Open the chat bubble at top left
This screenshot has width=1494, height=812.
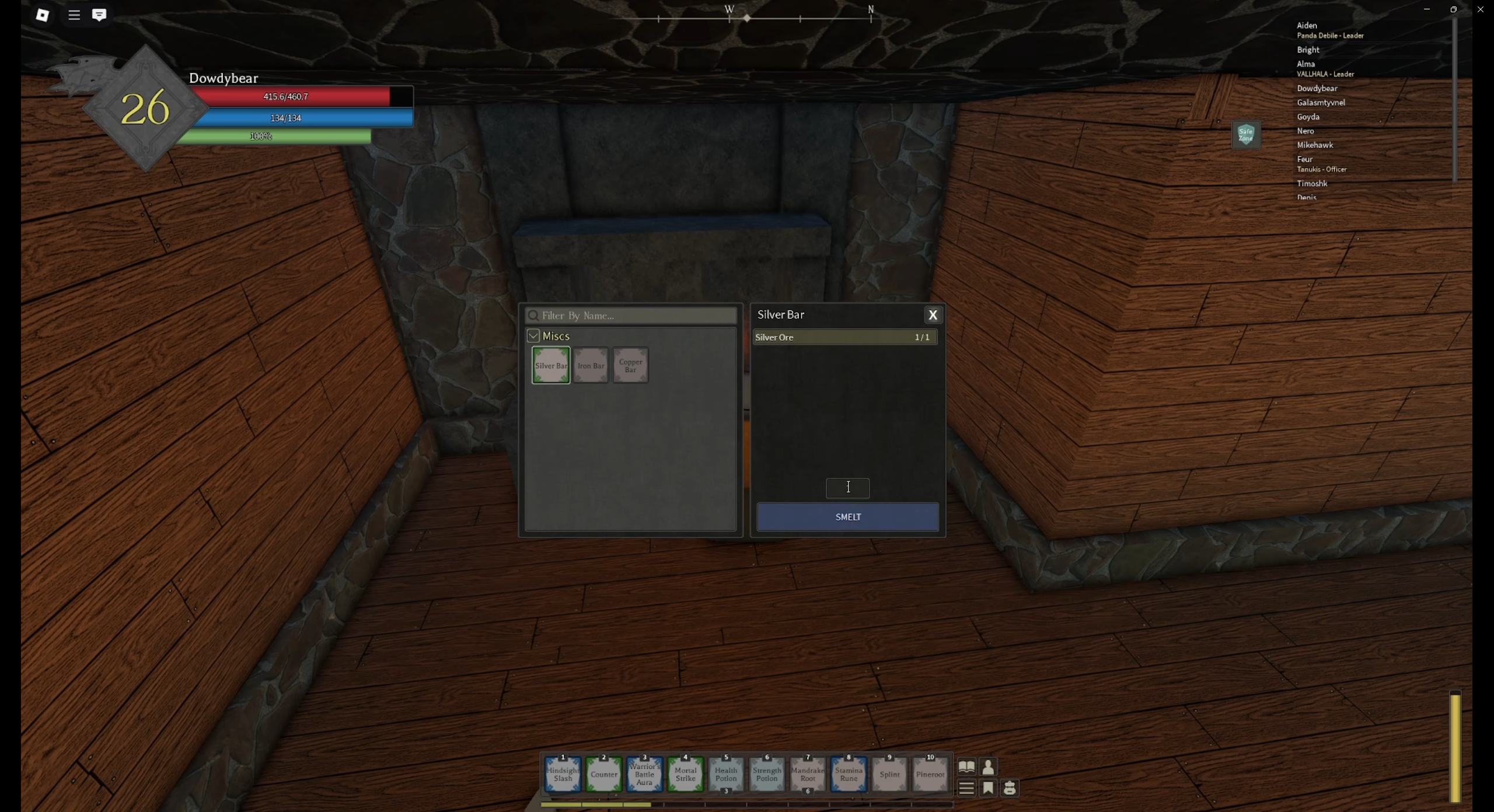99,15
